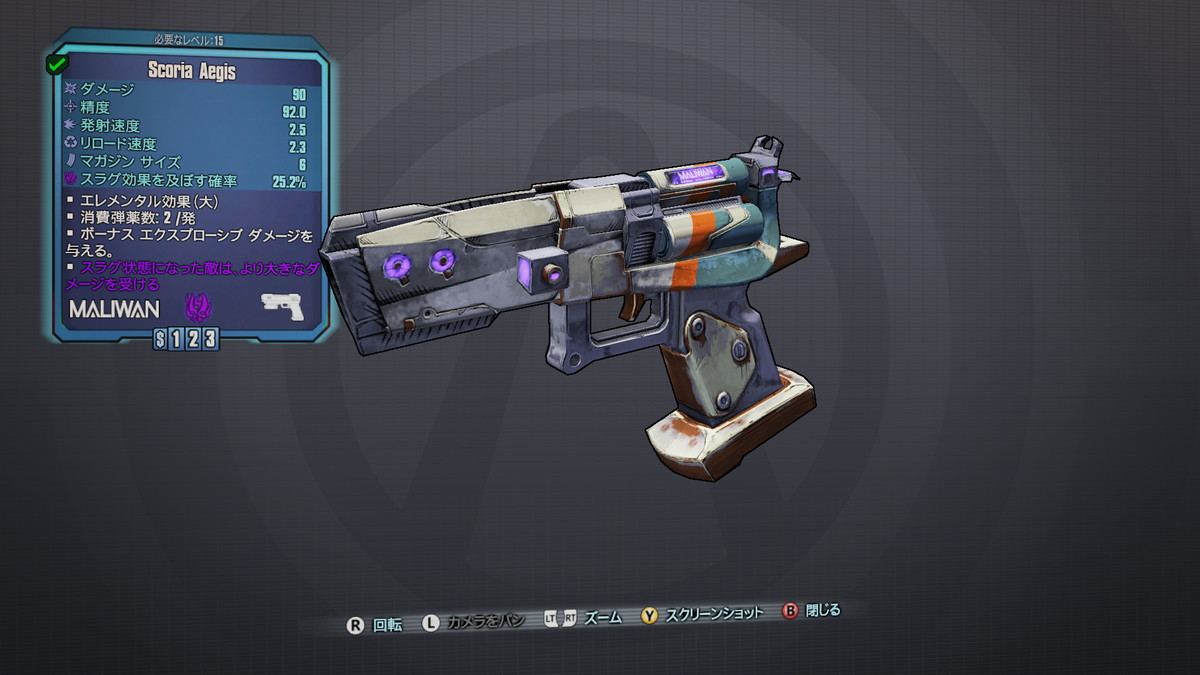Open tab 3 below the weapon card
Viewport: 1200px width, 675px height.
[209, 339]
